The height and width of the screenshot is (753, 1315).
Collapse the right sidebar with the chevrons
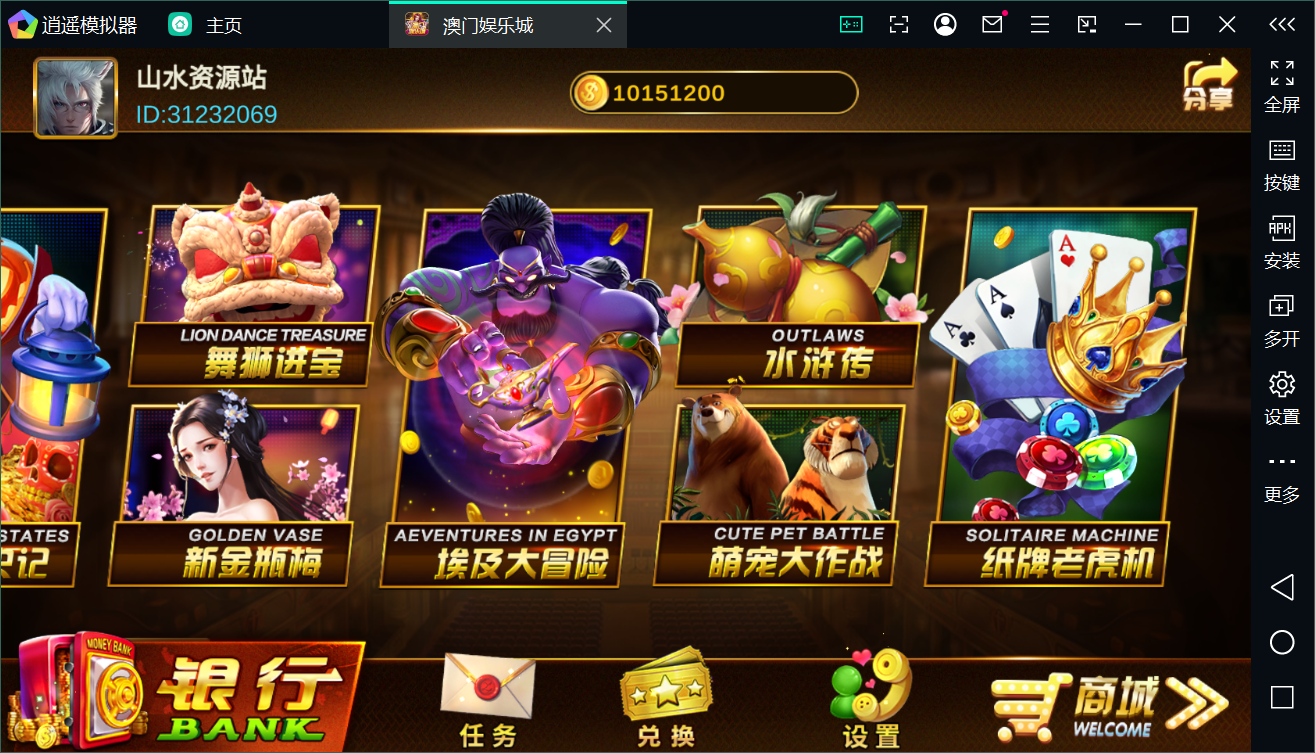[1281, 23]
